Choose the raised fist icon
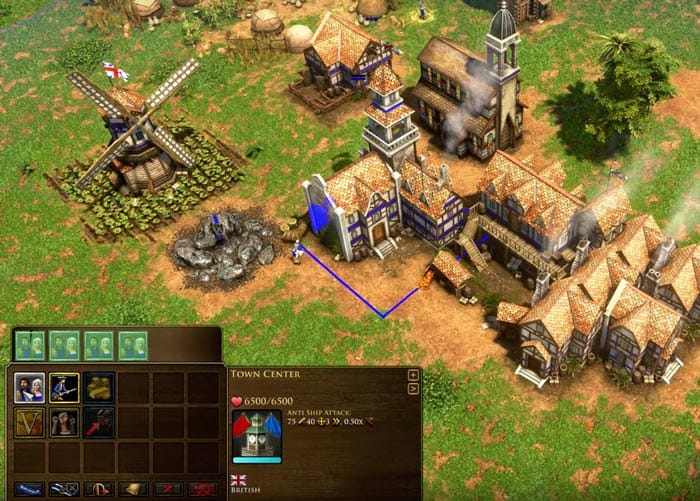 (64, 422)
